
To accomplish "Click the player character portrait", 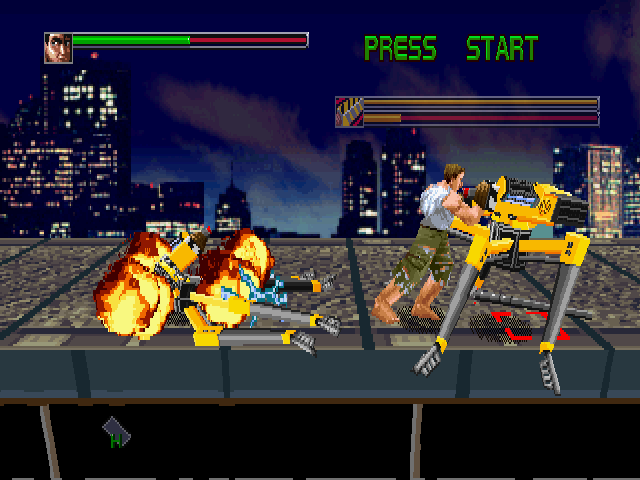I will (x=58, y=48).
